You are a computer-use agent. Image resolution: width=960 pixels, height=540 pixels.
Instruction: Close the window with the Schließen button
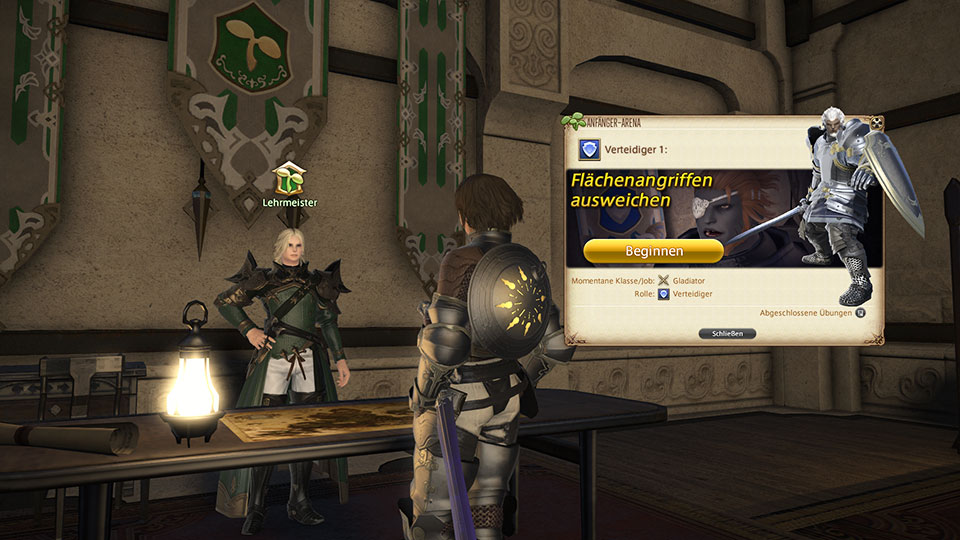(726, 333)
